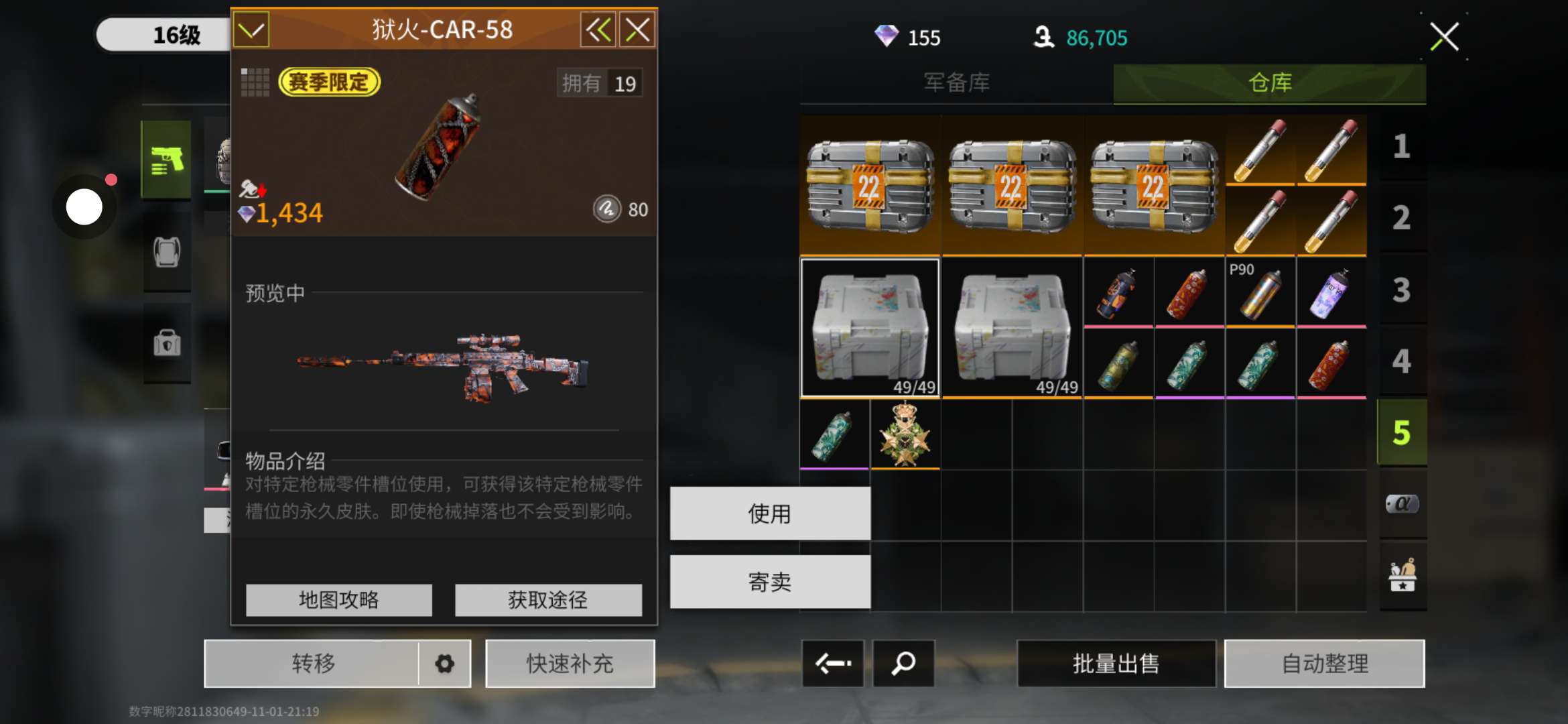
Task: Click the double-arrow collapse button
Action: pos(598,29)
